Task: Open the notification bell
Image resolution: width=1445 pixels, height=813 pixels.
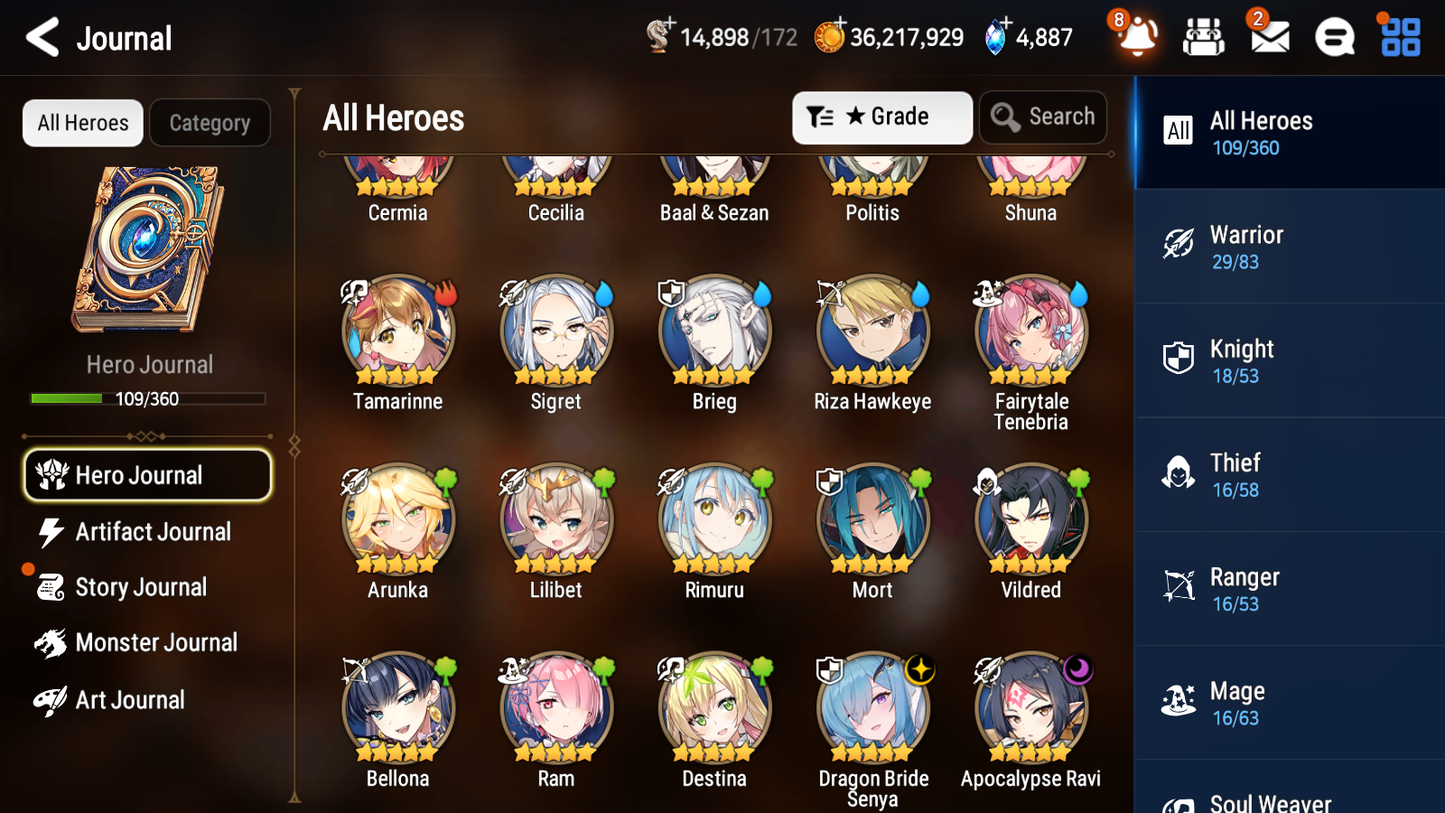Action: (1136, 38)
